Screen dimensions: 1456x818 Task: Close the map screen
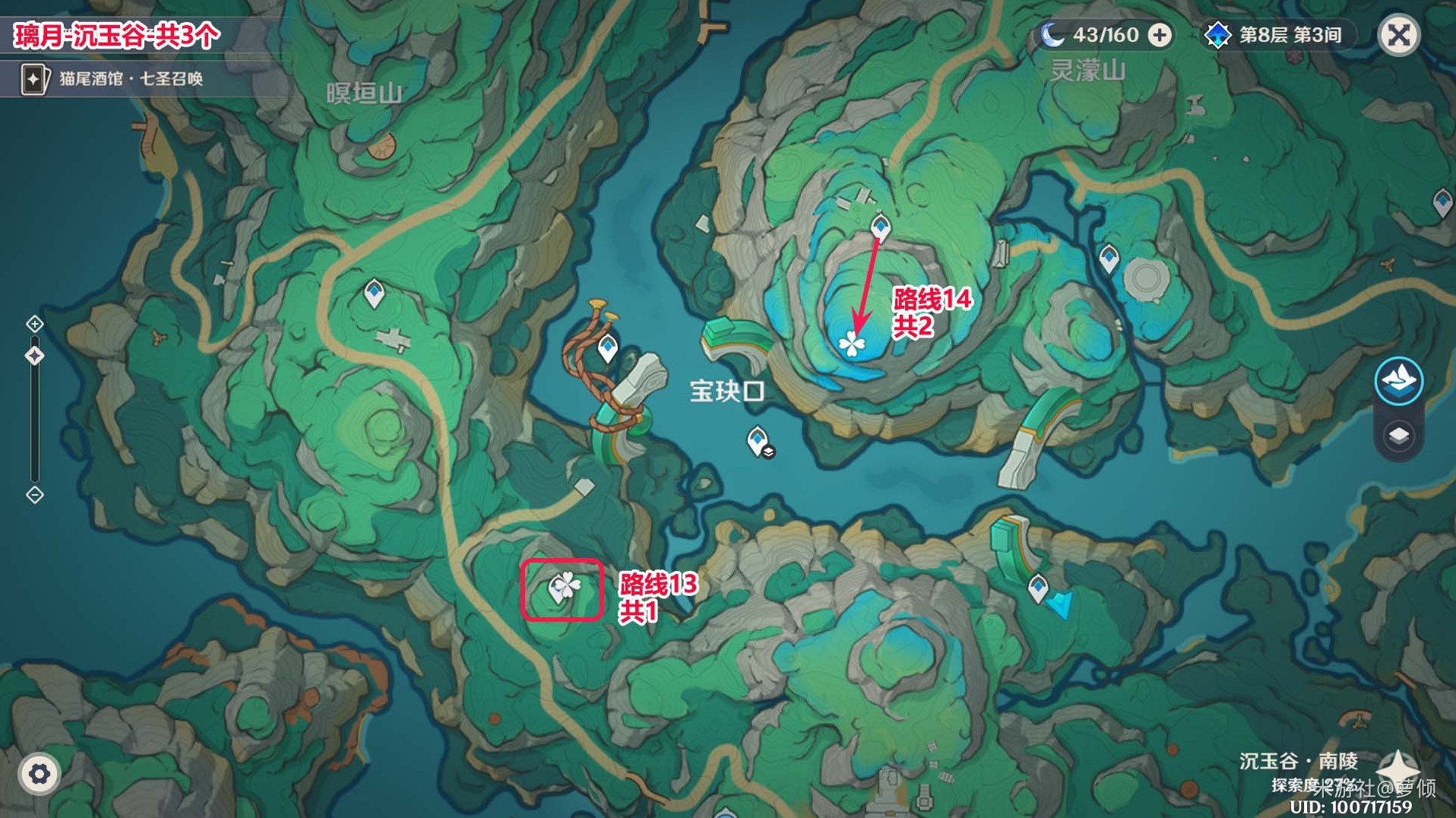1398,35
